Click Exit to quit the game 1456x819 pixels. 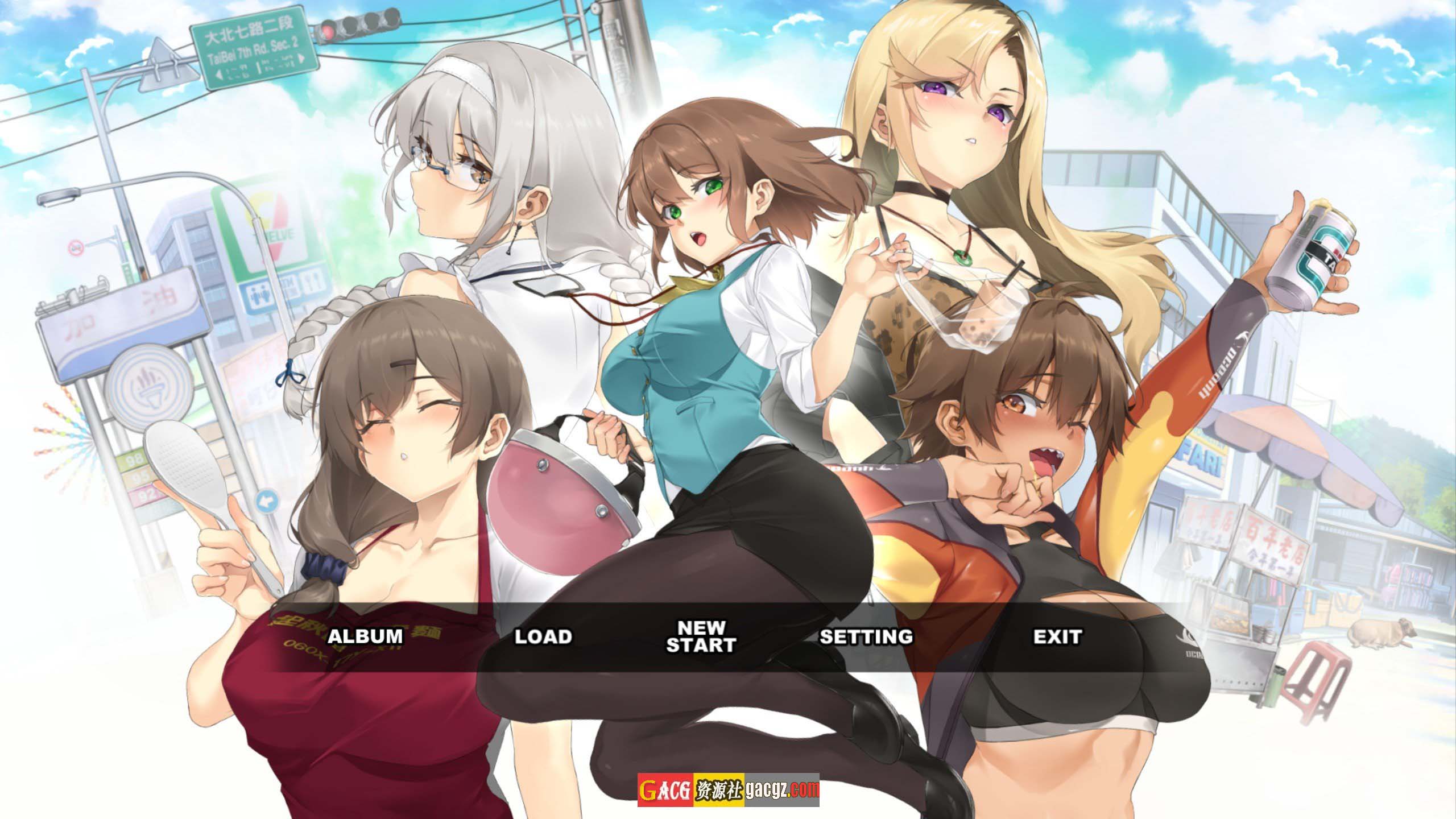(x=1057, y=636)
